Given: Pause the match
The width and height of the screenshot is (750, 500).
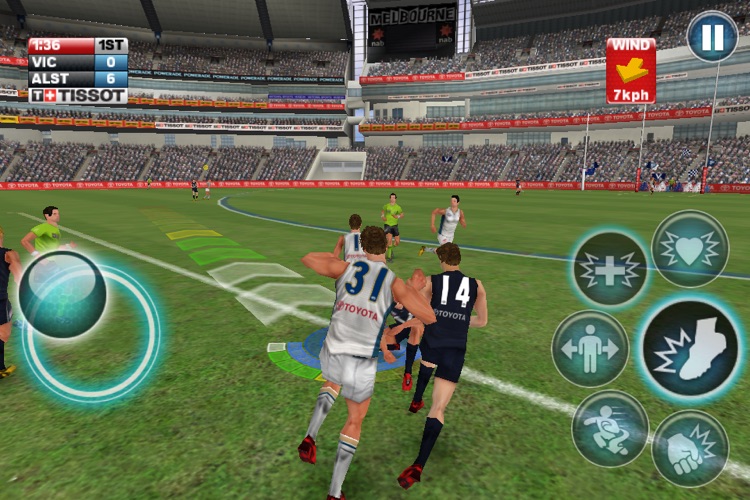Looking at the screenshot, I should tap(712, 36).
